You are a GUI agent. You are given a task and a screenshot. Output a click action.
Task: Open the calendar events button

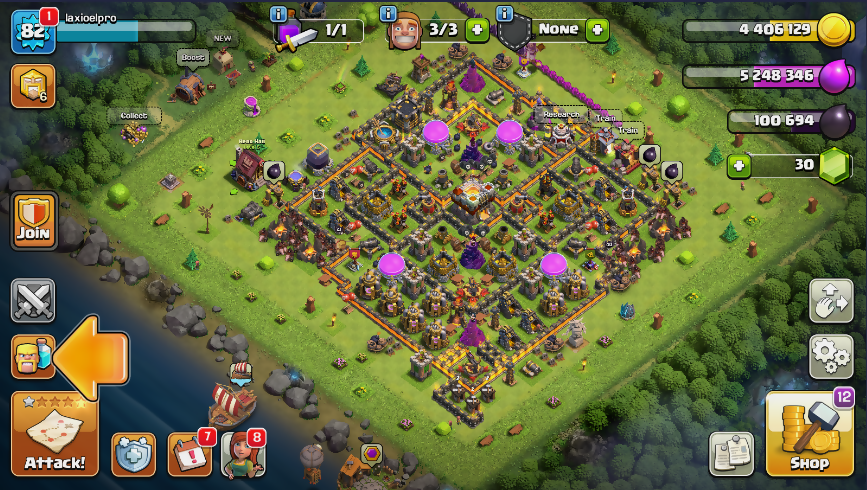click(x=189, y=454)
